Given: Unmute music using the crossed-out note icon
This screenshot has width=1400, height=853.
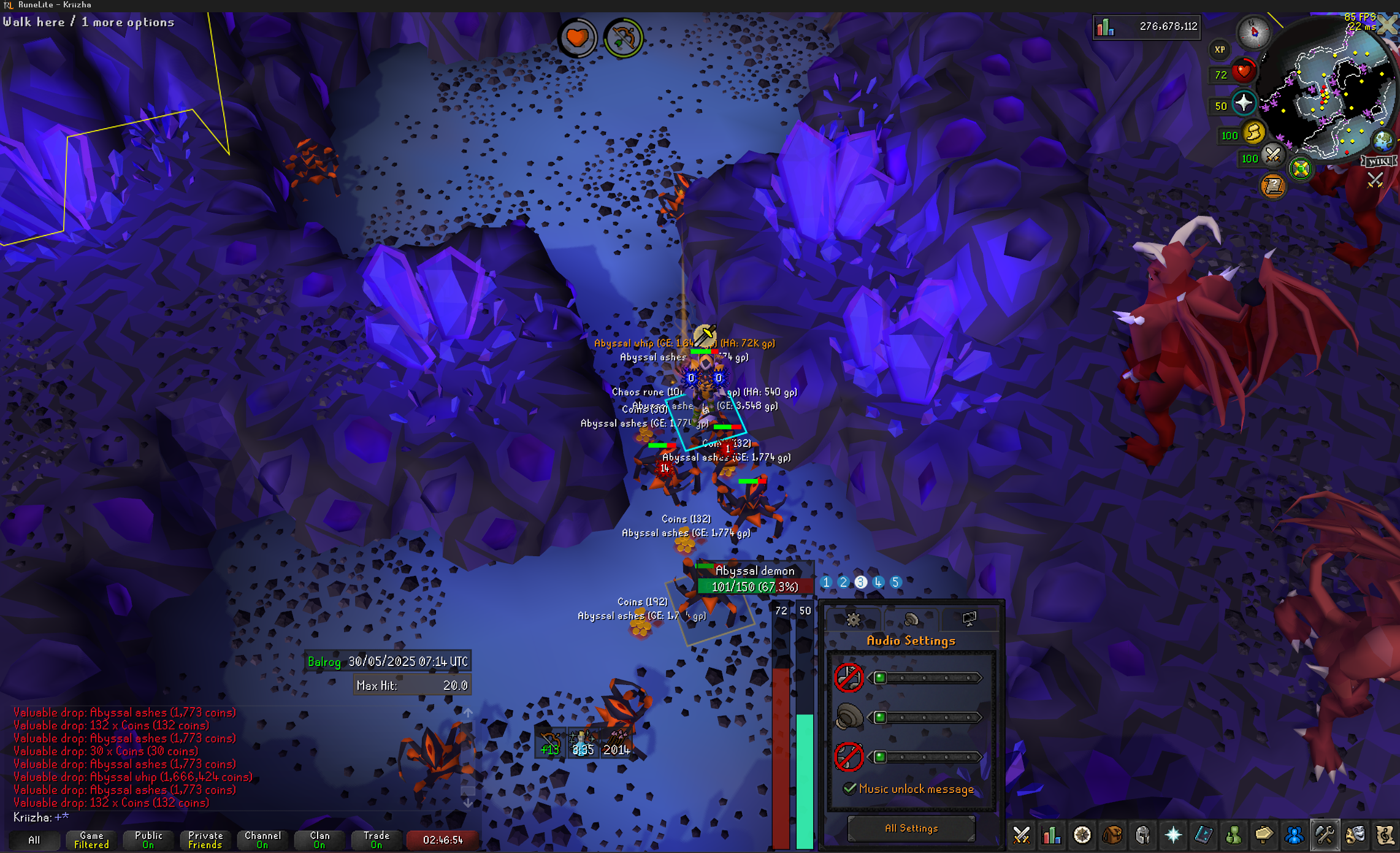Looking at the screenshot, I should tap(849, 678).
